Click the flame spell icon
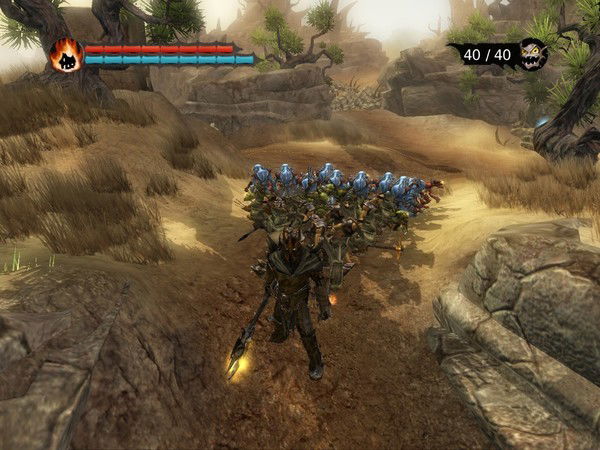The image size is (600, 450). (66, 55)
